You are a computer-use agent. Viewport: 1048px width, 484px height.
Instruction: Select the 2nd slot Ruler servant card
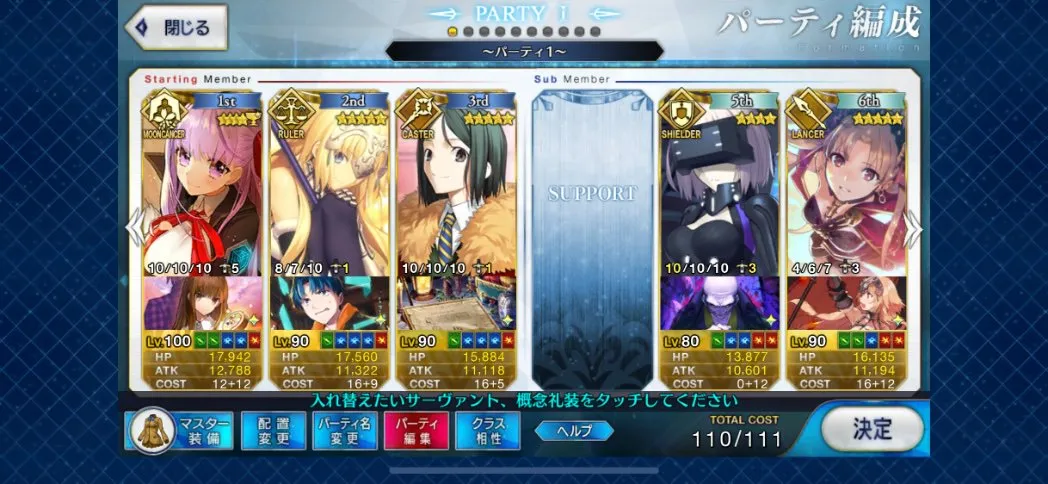(x=330, y=185)
